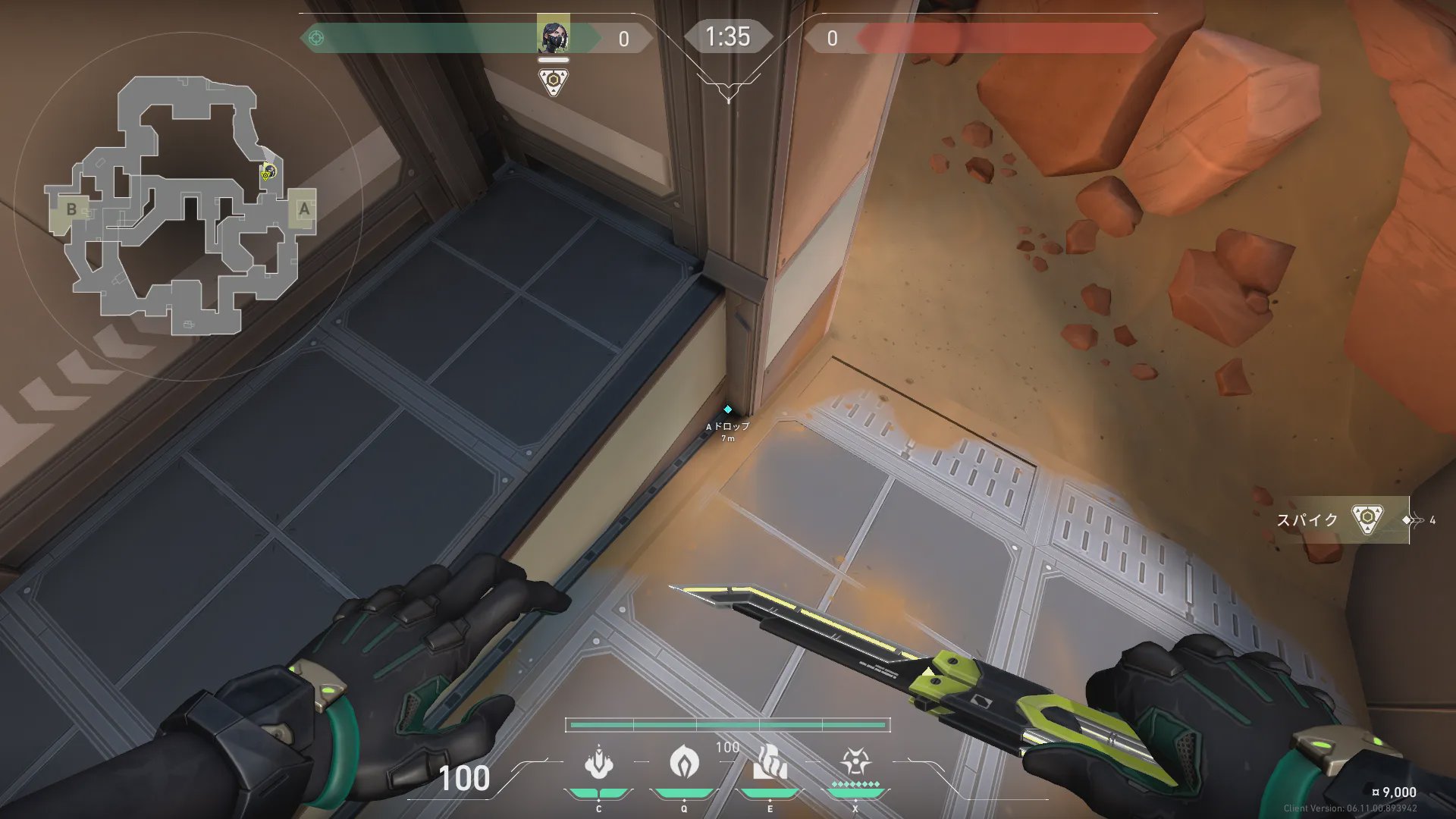
Task: Click the spike carrier icon below portrait
Action: pos(554,81)
